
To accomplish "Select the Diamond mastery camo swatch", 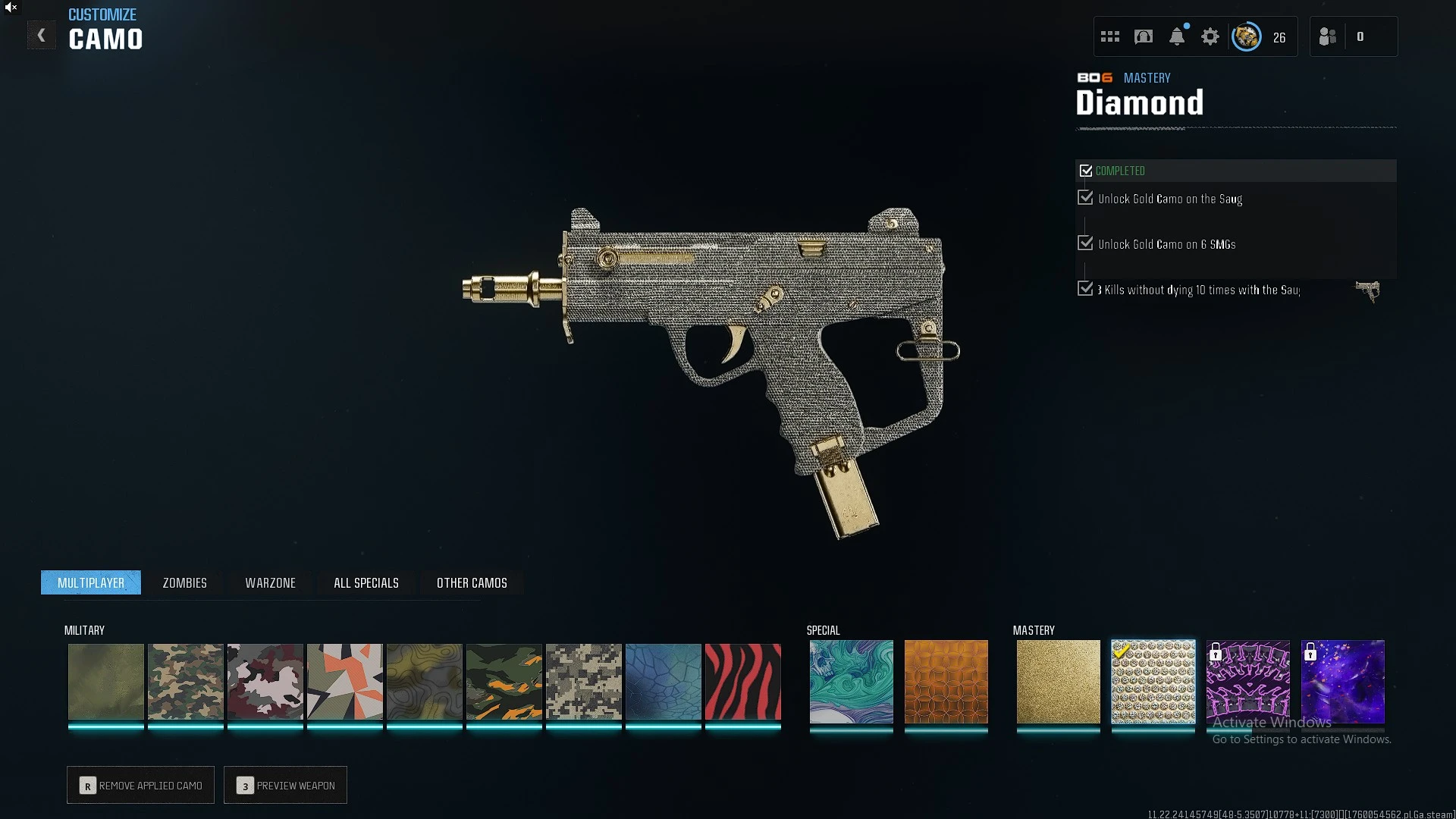I will coord(1153,681).
